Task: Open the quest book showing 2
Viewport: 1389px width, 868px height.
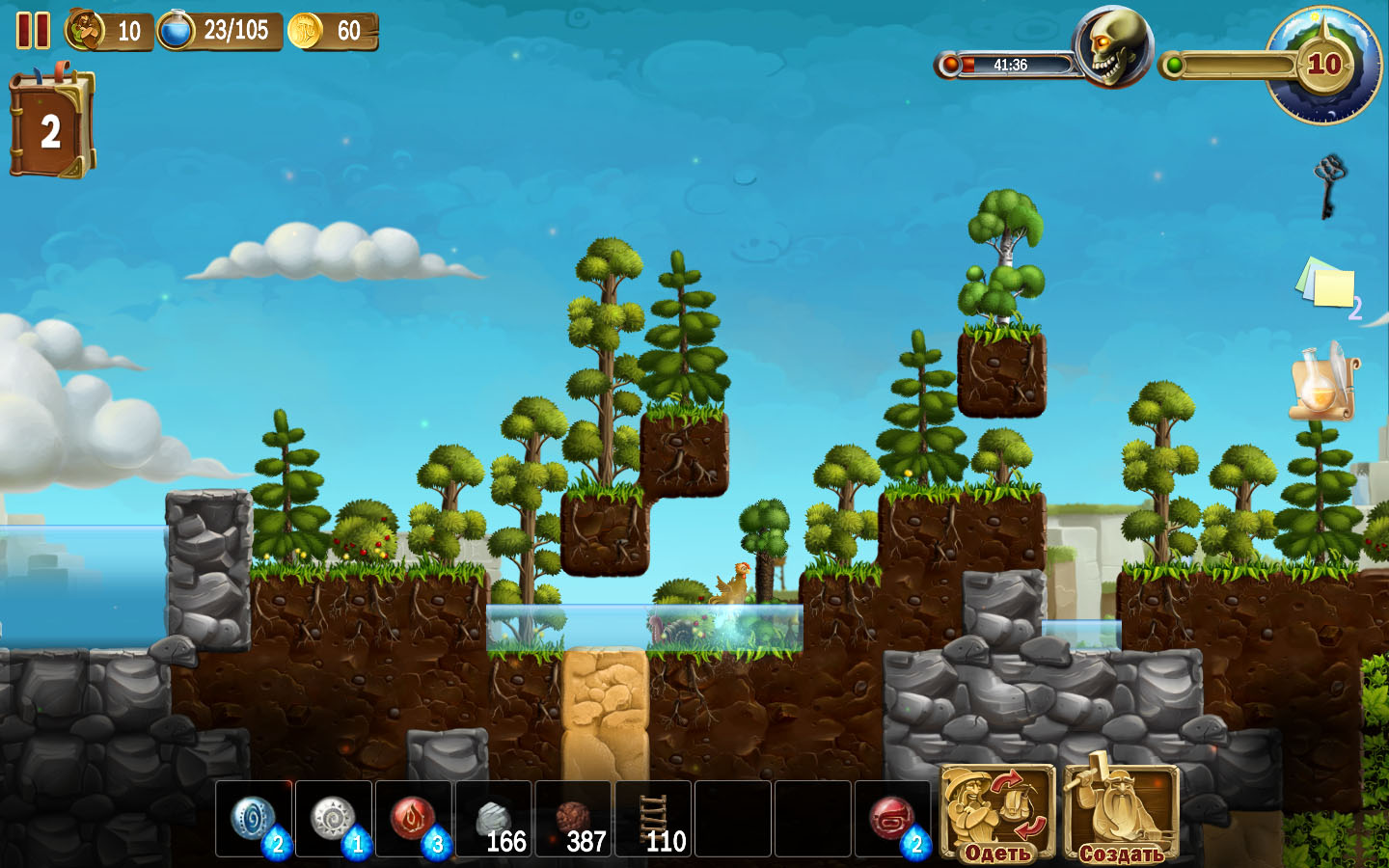Action: [x=51, y=127]
